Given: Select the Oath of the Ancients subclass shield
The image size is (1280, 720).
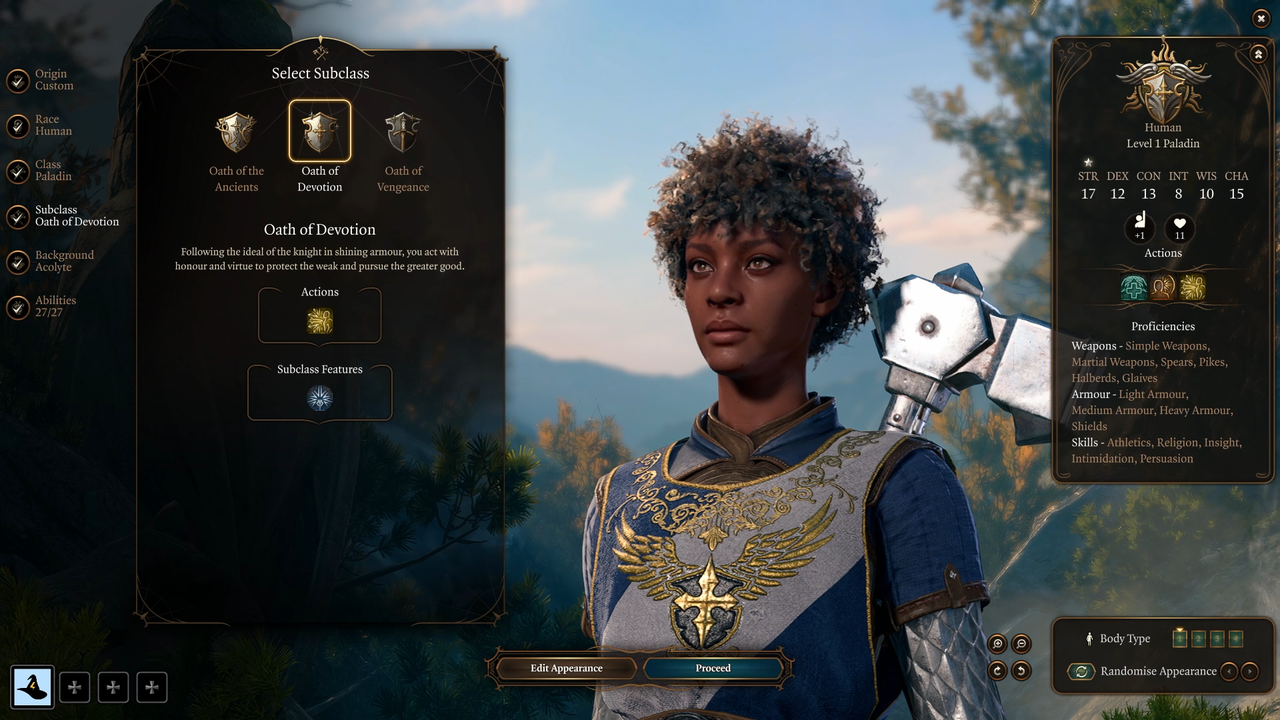Looking at the screenshot, I should 236,130.
